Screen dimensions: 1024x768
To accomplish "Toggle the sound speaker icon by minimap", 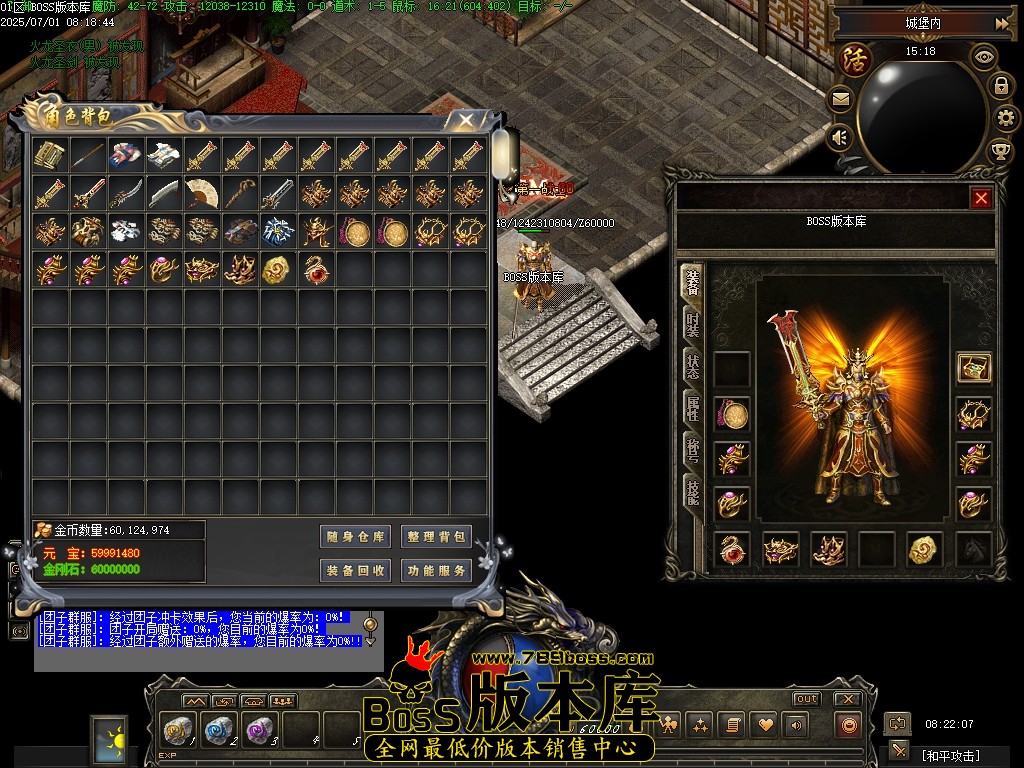I will [840, 137].
